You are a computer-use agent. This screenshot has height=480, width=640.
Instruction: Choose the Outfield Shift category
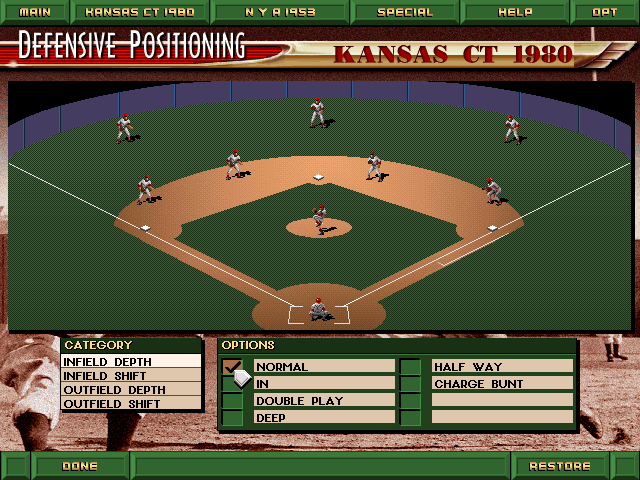(131, 404)
